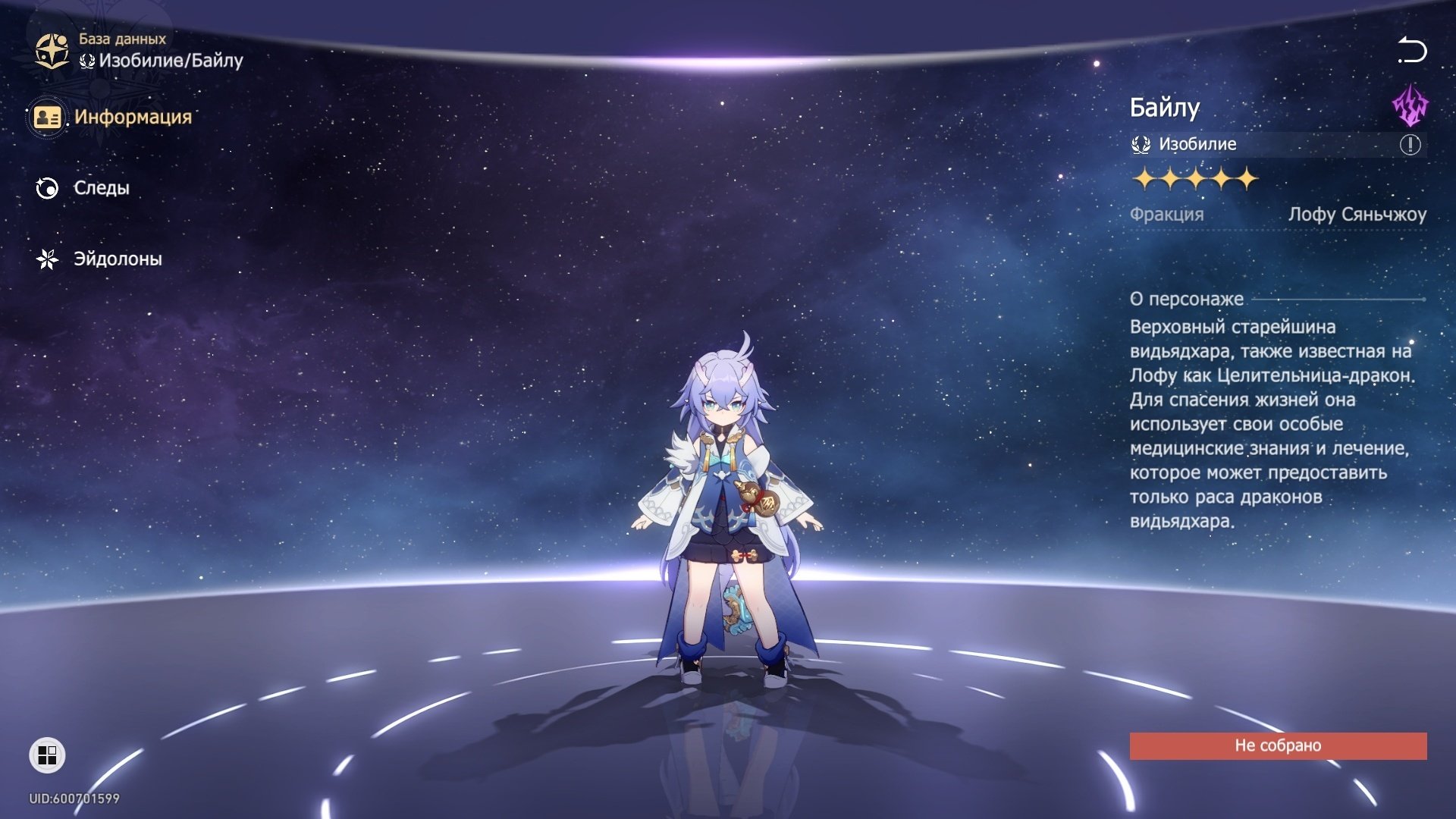Open the Следы tab
Image resolution: width=1456 pixels, height=819 pixels.
pyautogui.click(x=83, y=188)
